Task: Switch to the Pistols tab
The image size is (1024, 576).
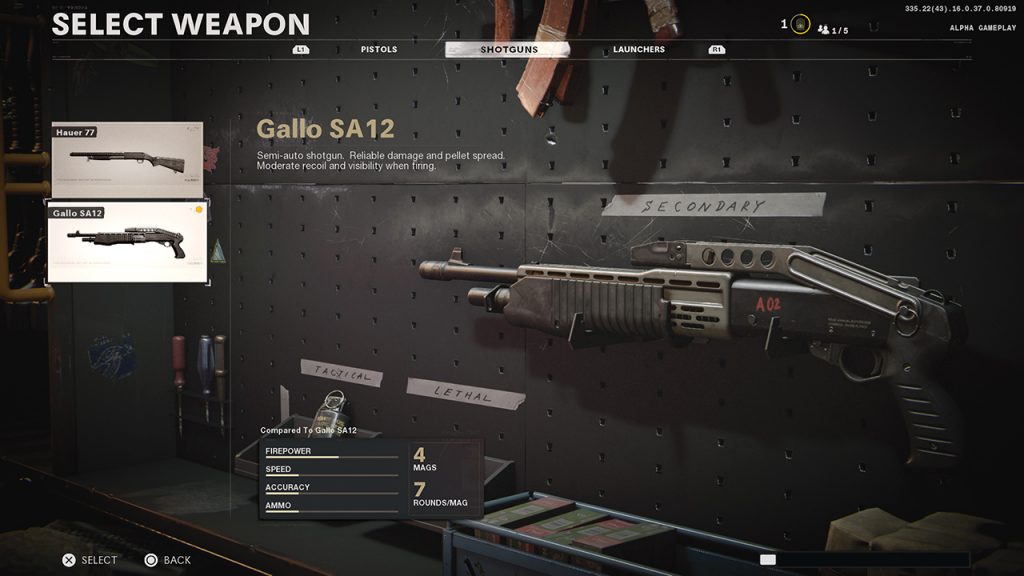Action: [x=379, y=49]
